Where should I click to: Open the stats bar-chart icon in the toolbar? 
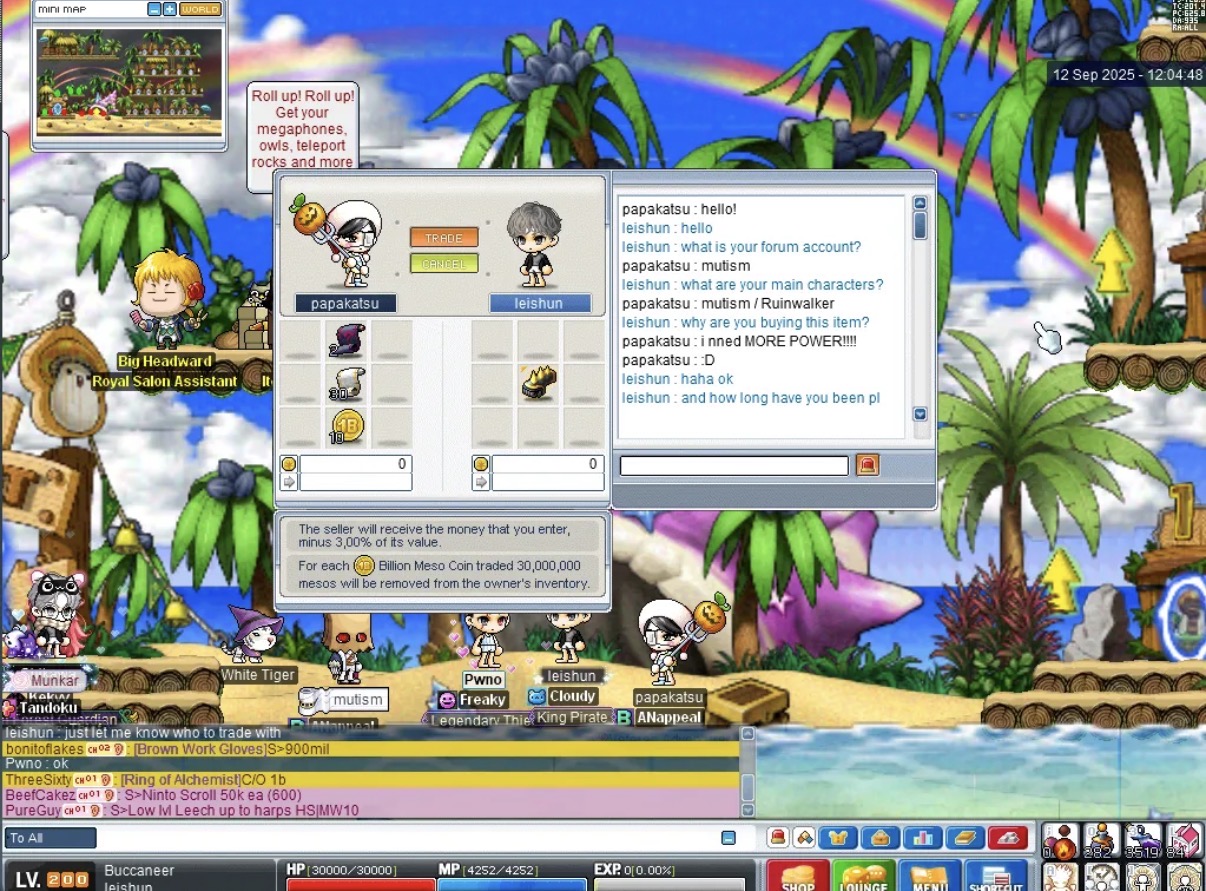coord(923,838)
